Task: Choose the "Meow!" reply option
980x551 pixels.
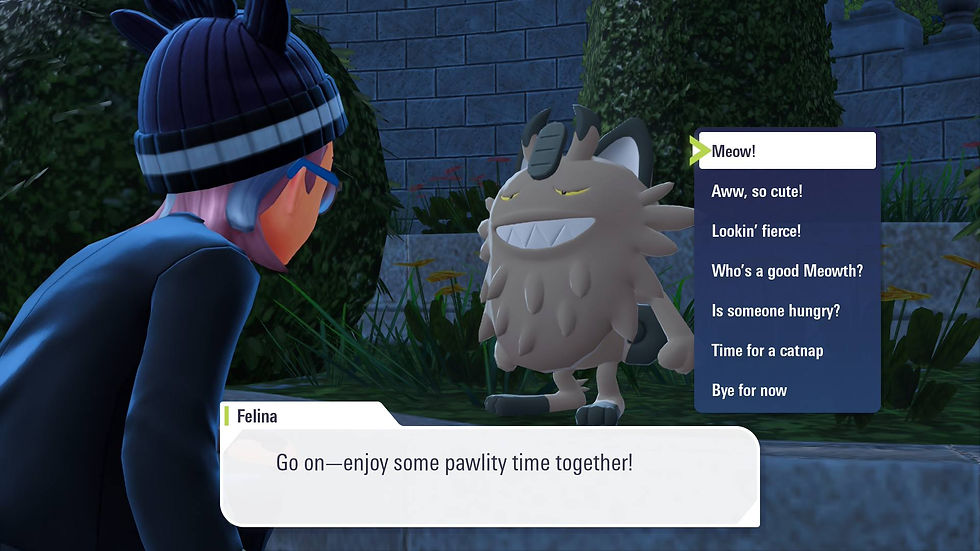Action: pos(786,151)
